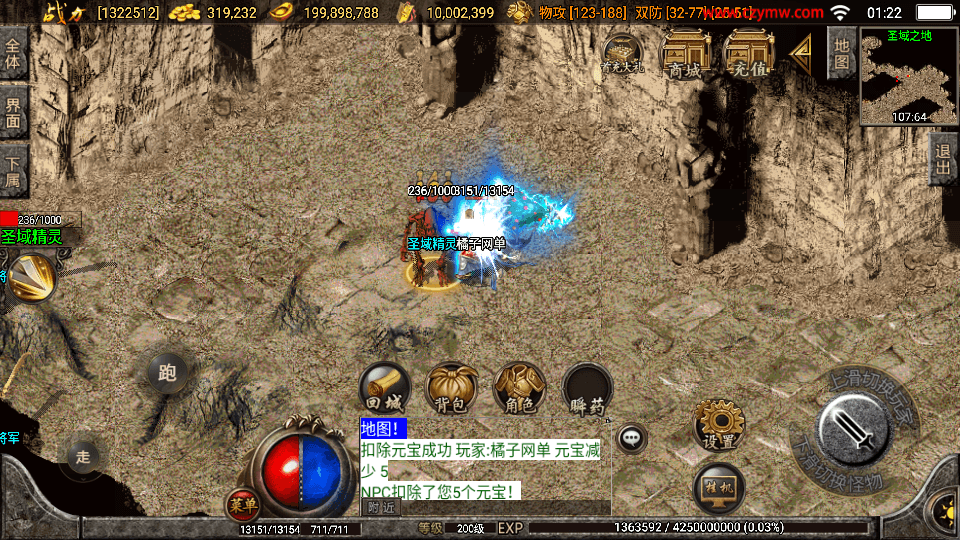
Task: Switch to 跑 run mode
Action: pyautogui.click(x=167, y=373)
